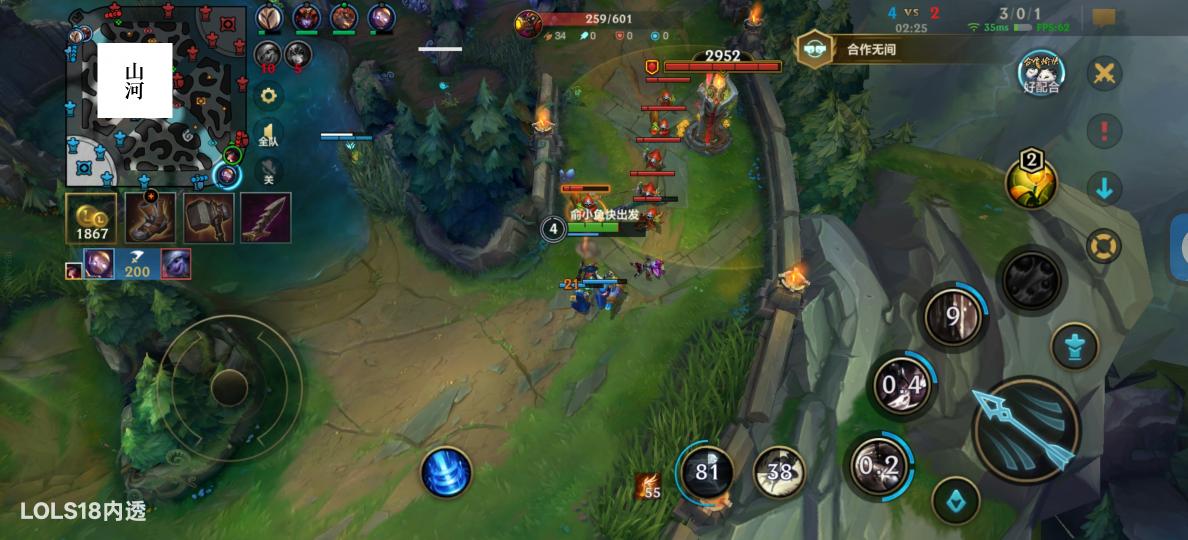1188x540 pixels.
Task: Toggle the 全队 team voice speaker
Action: [x=268, y=135]
